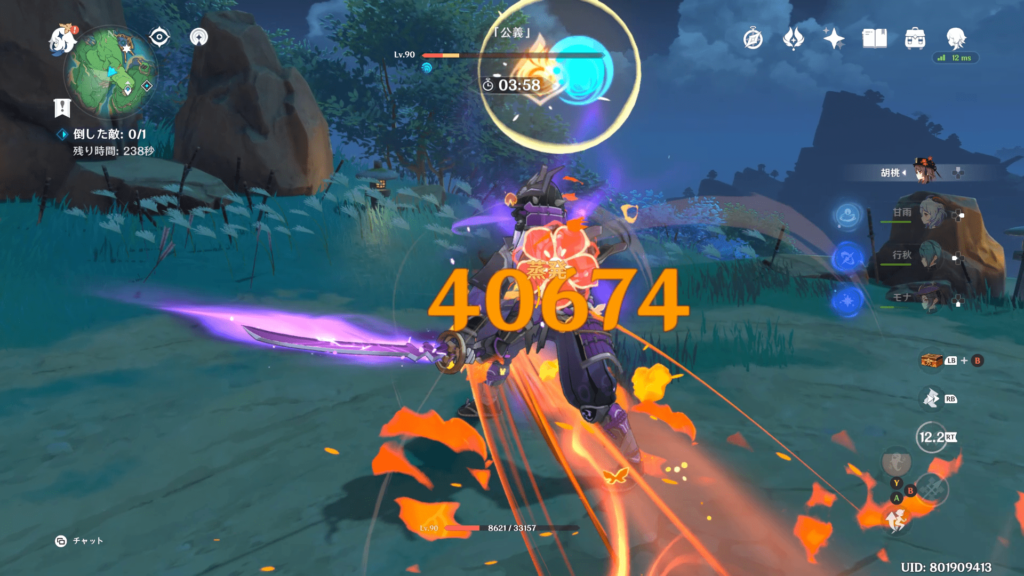This screenshot has width=1024, height=576.
Task: Open the adventurer handbook book icon
Action: pyautogui.click(x=875, y=38)
